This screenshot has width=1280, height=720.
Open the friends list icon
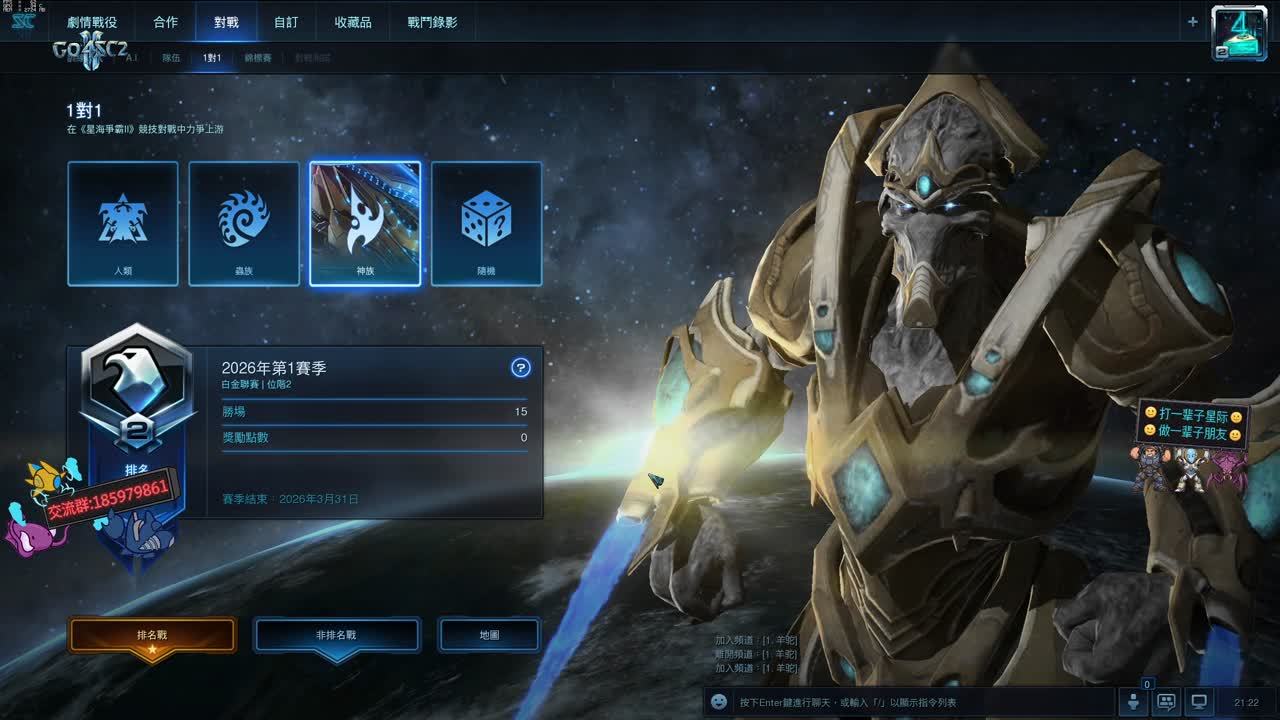click(x=1133, y=702)
